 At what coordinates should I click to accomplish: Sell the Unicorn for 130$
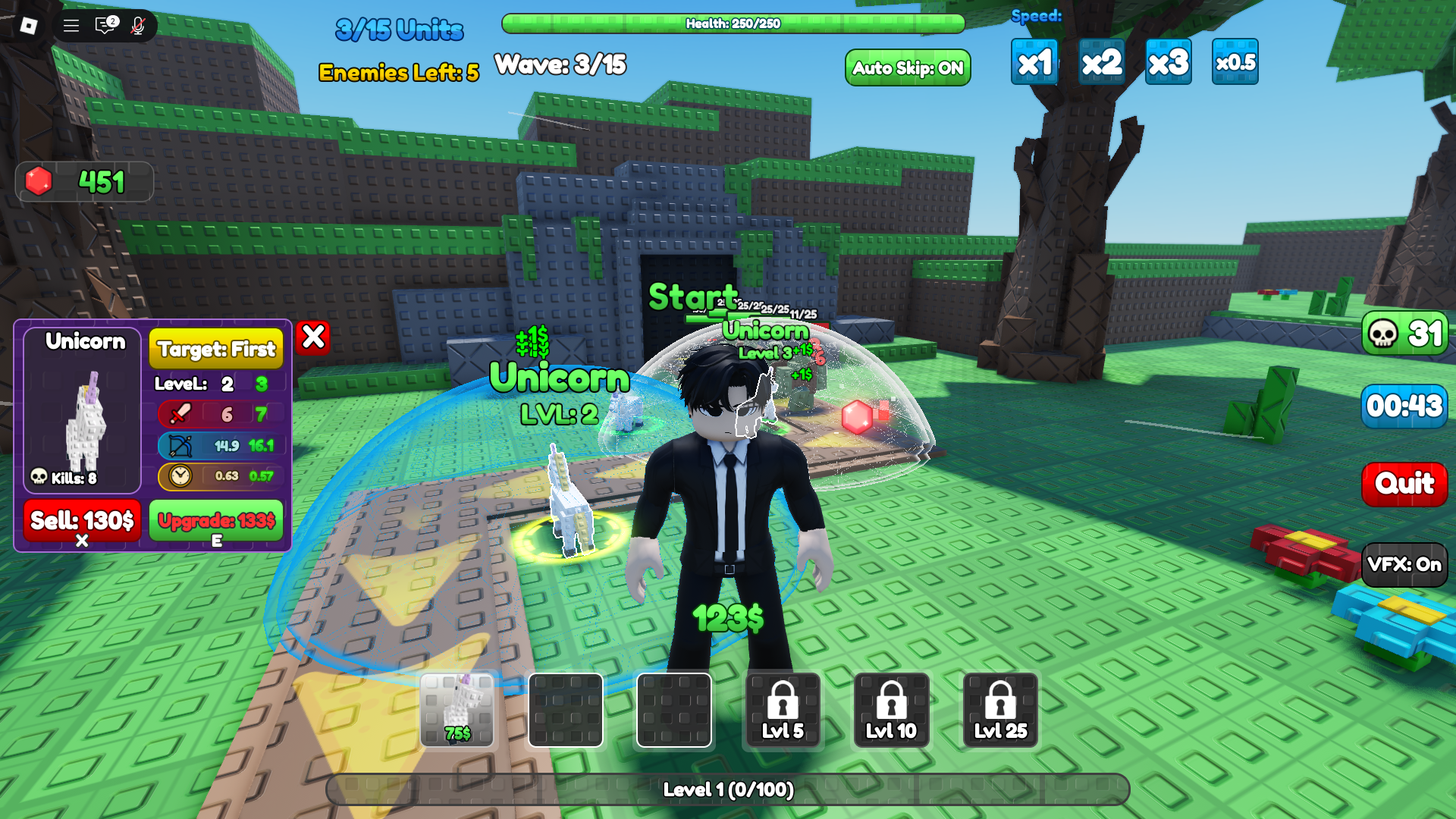(81, 522)
